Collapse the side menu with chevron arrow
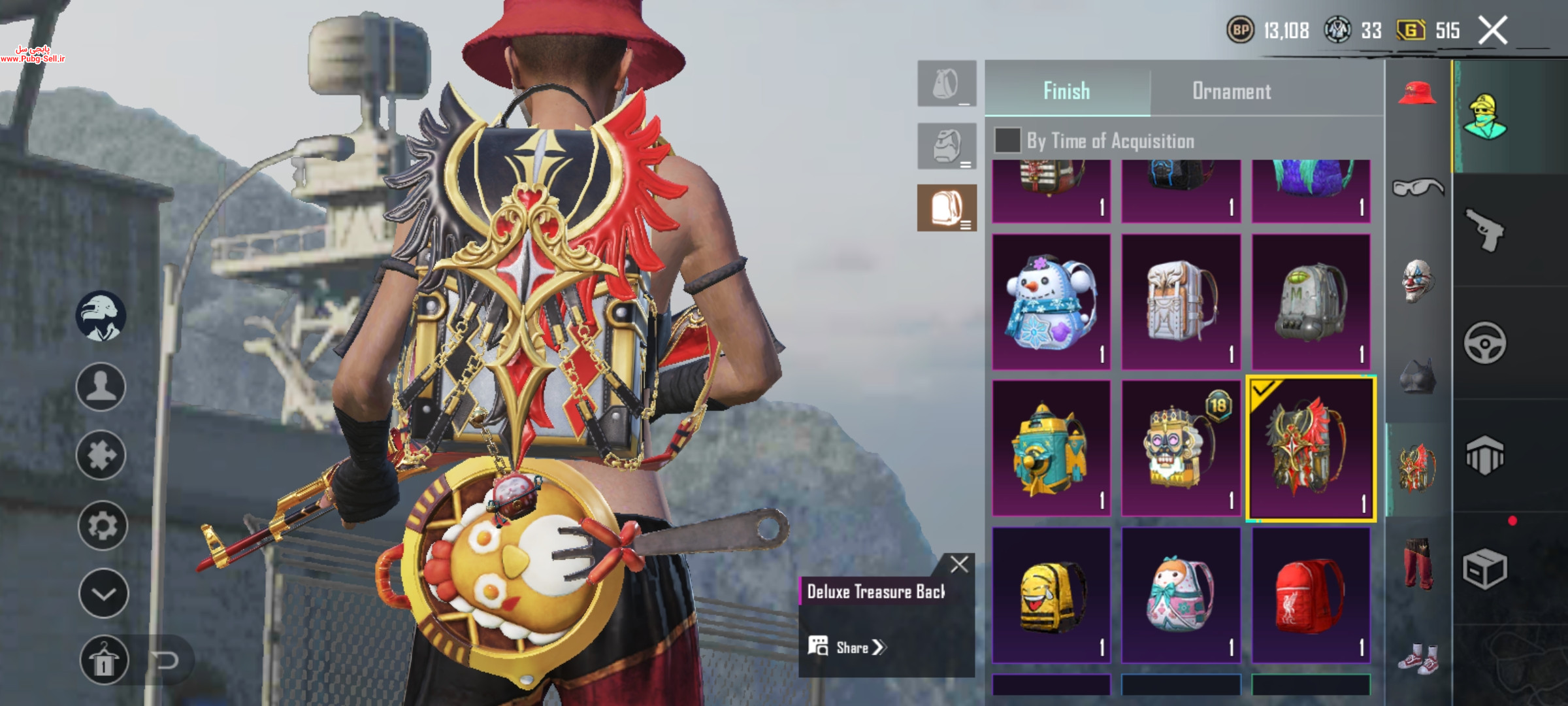The width and height of the screenshot is (1568, 706). click(x=103, y=594)
